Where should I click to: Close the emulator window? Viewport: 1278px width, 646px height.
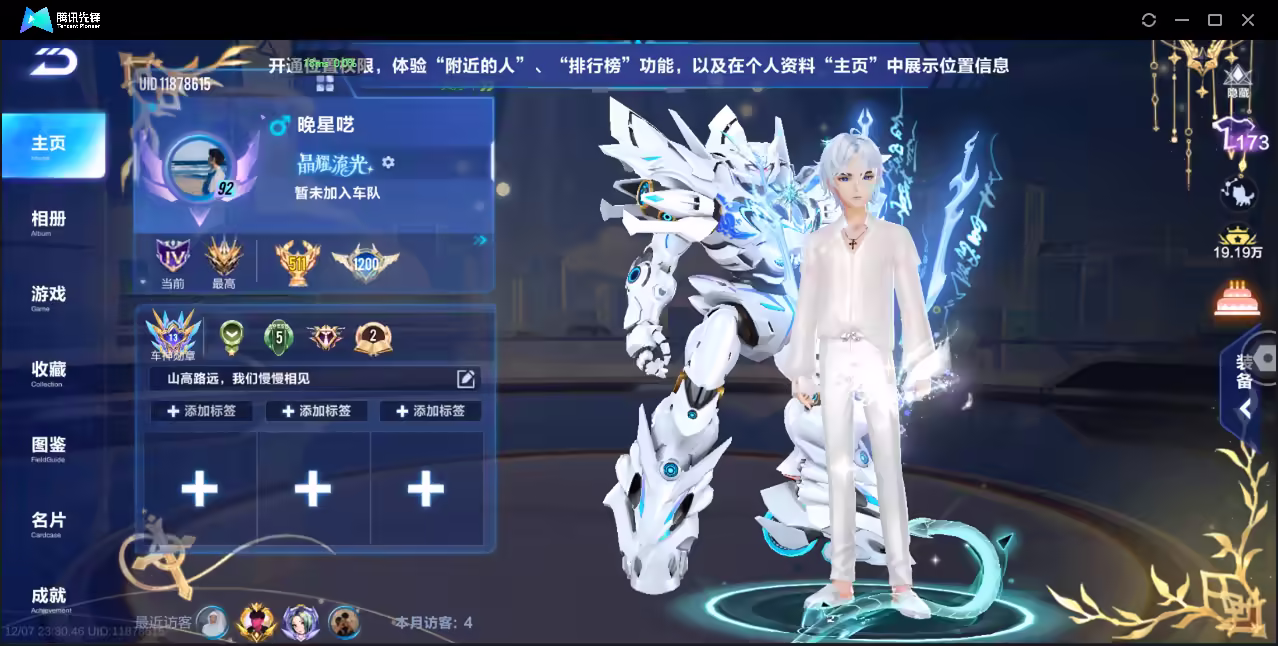click(1248, 20)
